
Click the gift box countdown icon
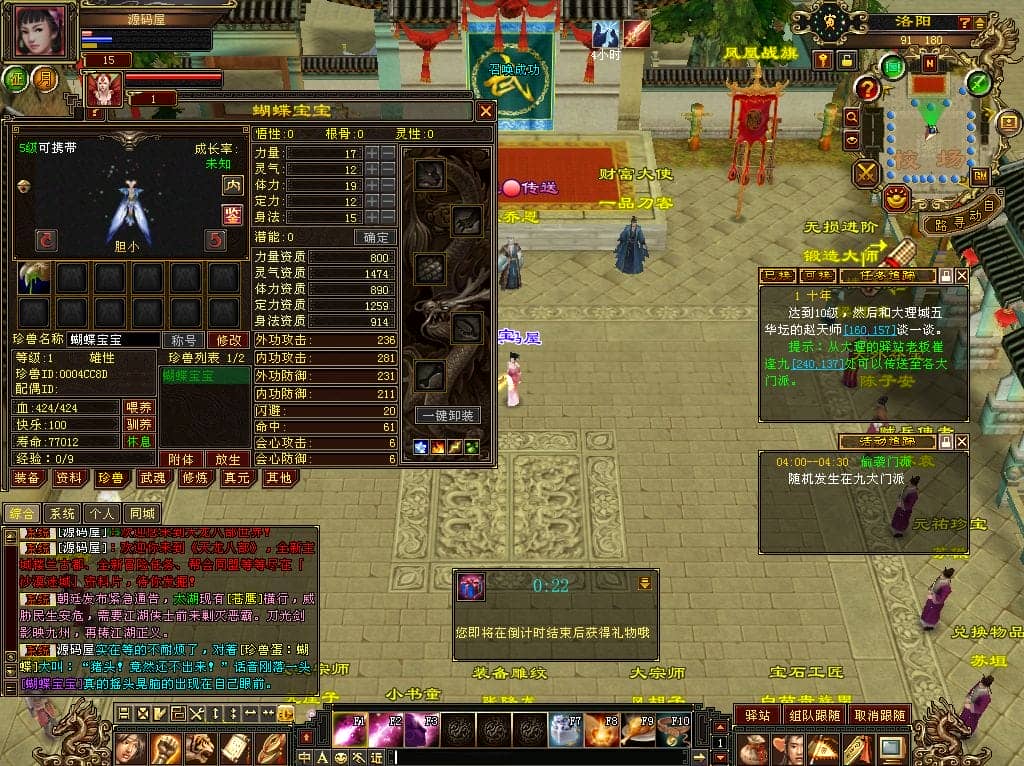(x=471, y=587)
